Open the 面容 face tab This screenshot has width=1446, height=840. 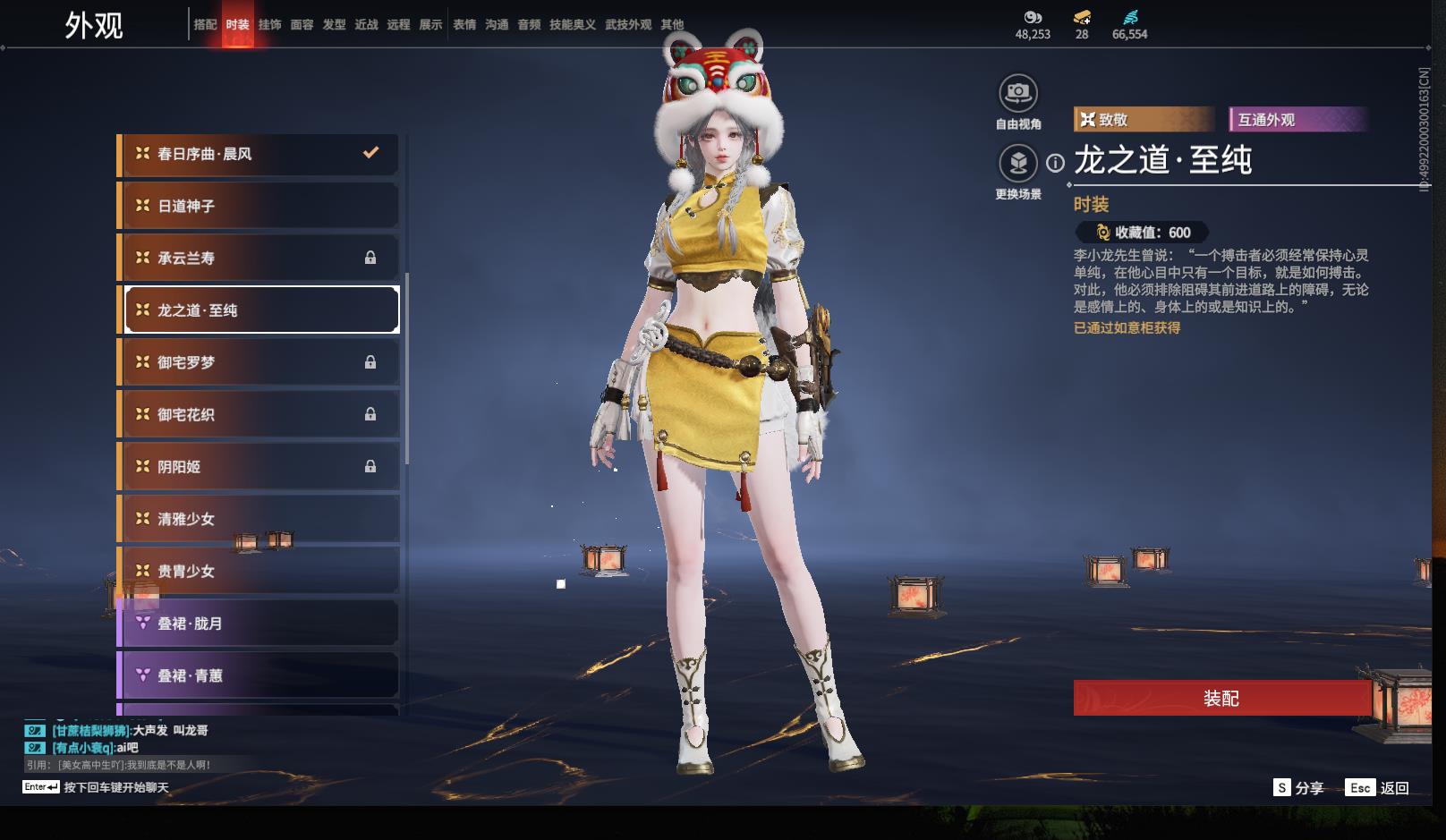(x=302, y=25)
